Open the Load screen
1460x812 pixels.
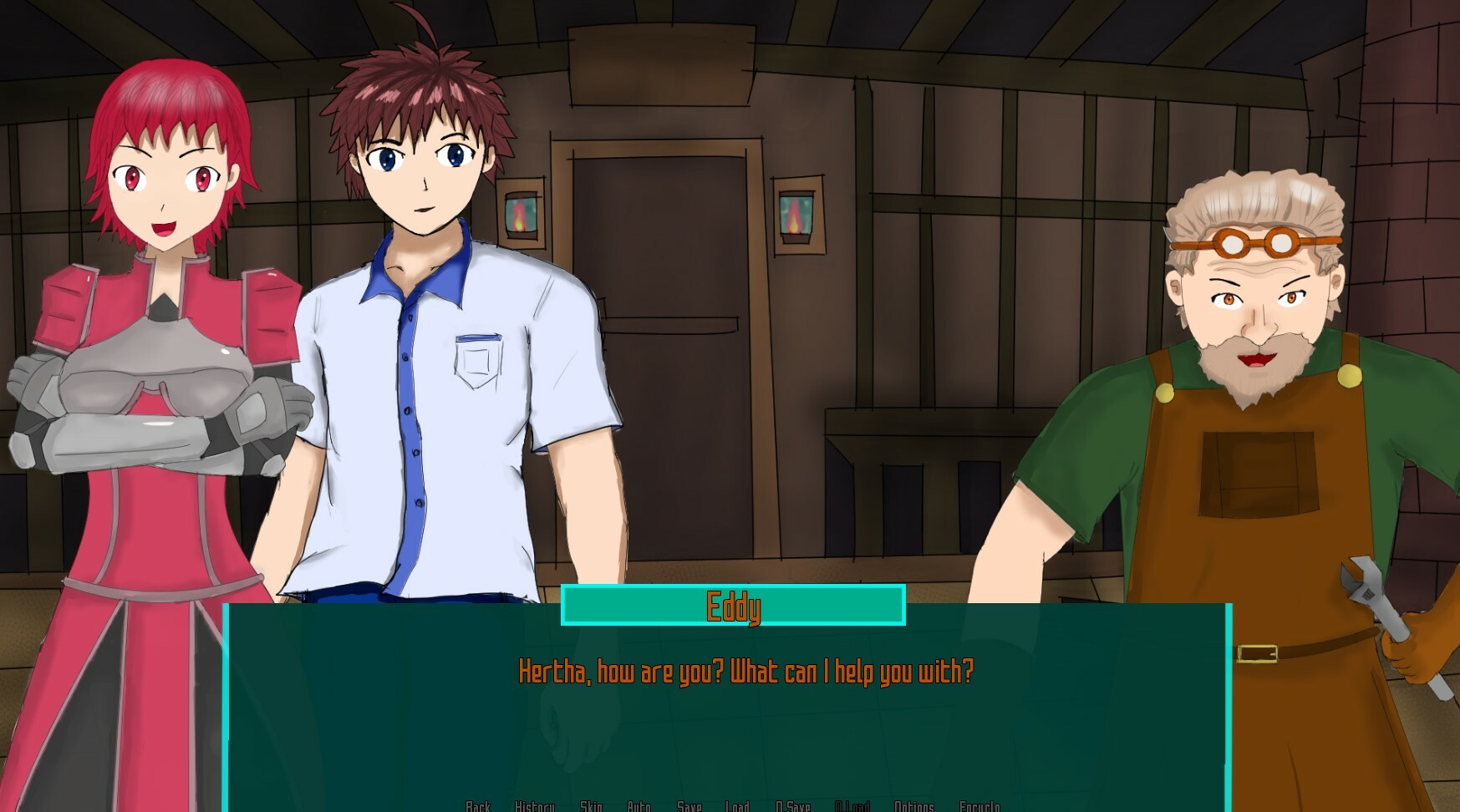coord(738,806)
